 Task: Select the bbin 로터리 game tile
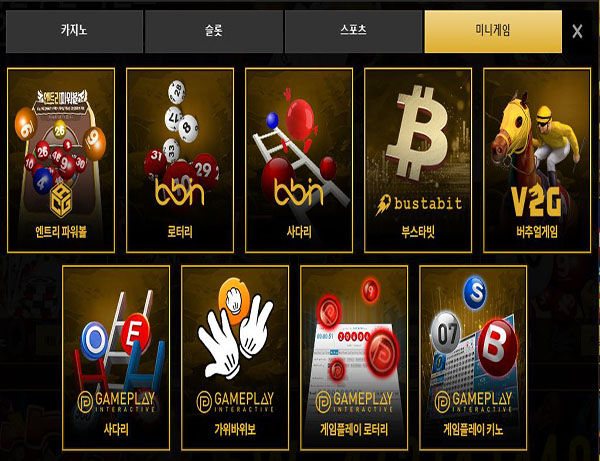point(180,160)
